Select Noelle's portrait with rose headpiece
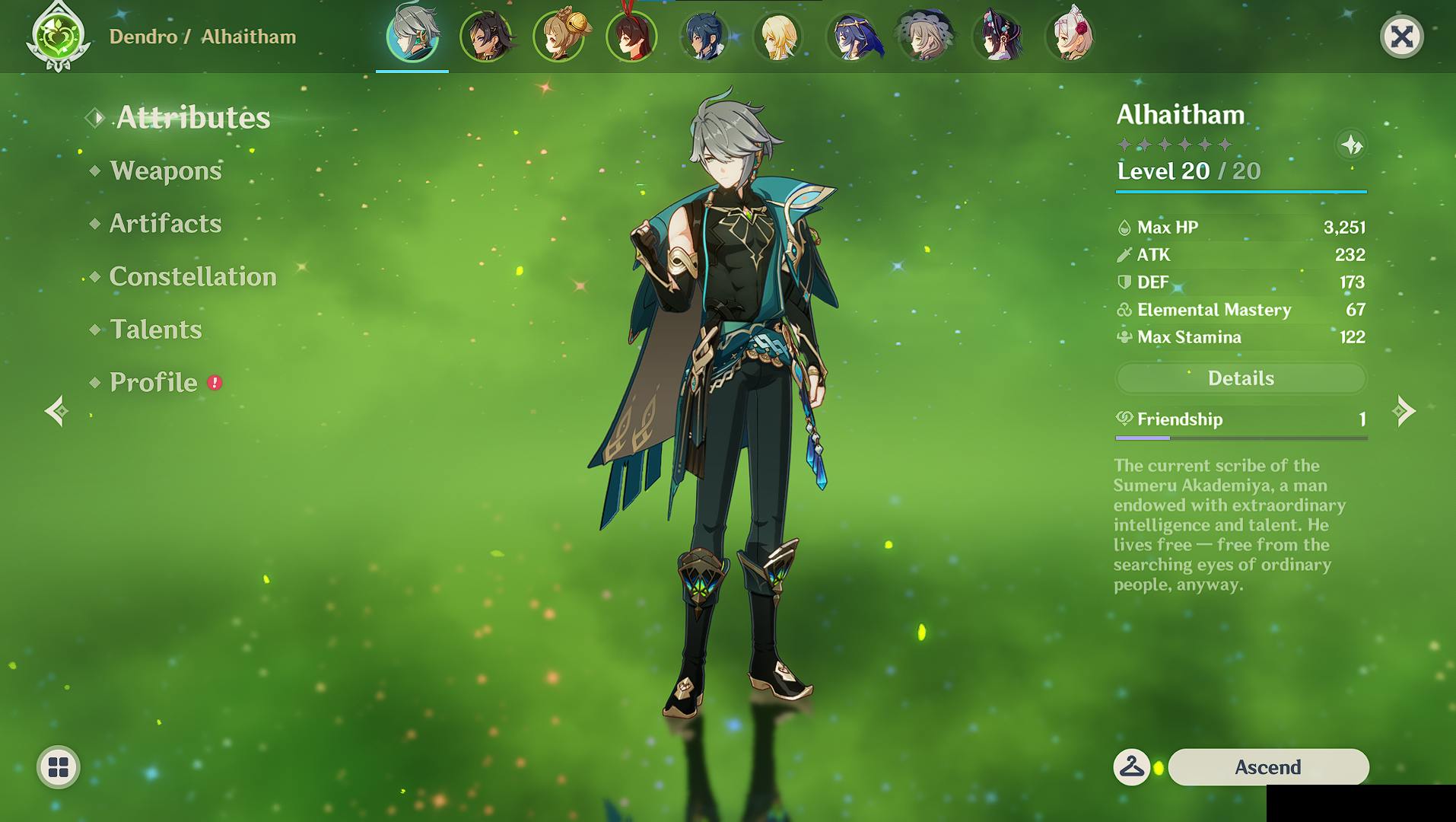Screen dimensions: 1456x822 (1071, 37)
